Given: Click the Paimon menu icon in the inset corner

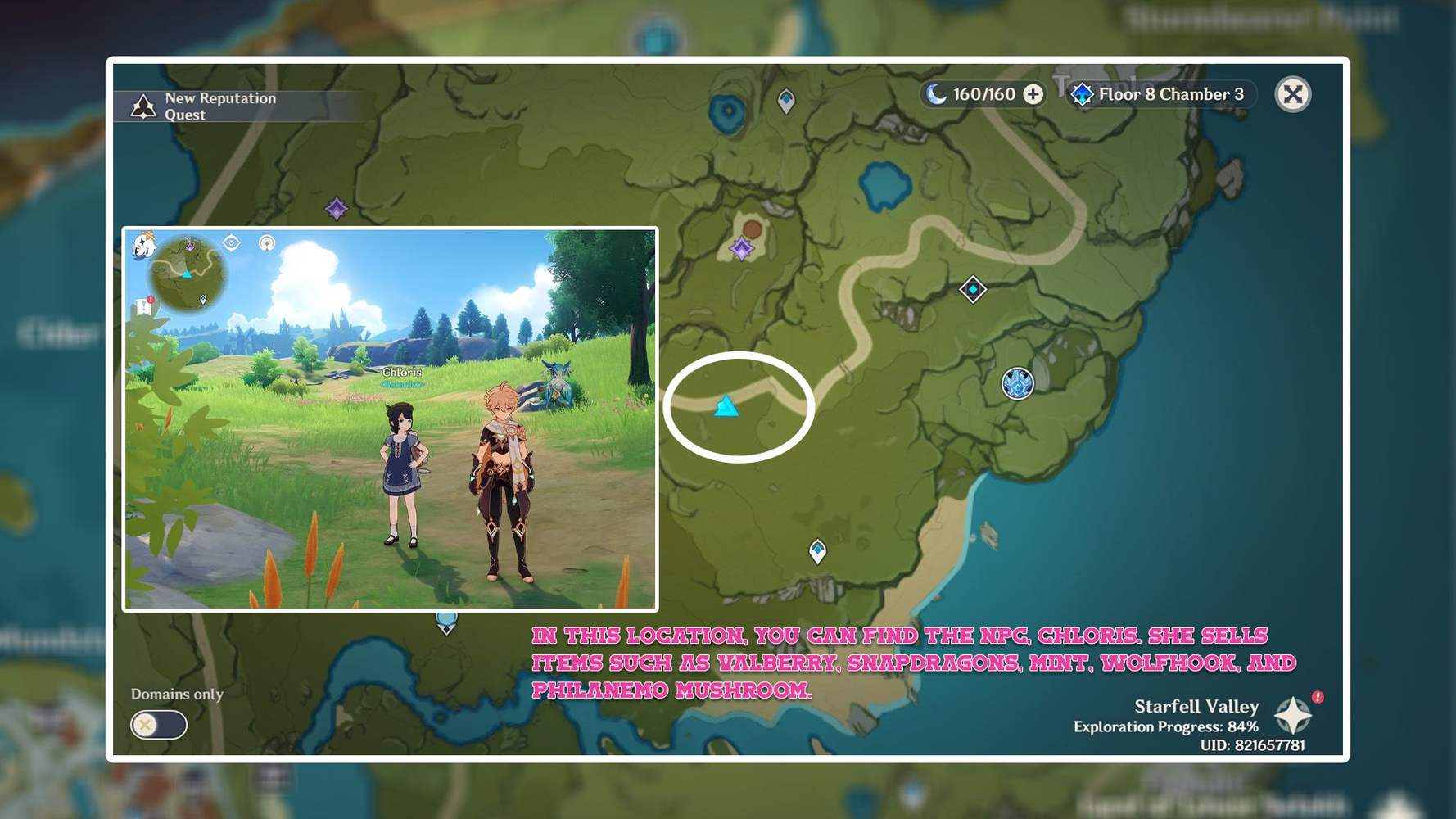Looking at the screenshot, I should [142, 247].
